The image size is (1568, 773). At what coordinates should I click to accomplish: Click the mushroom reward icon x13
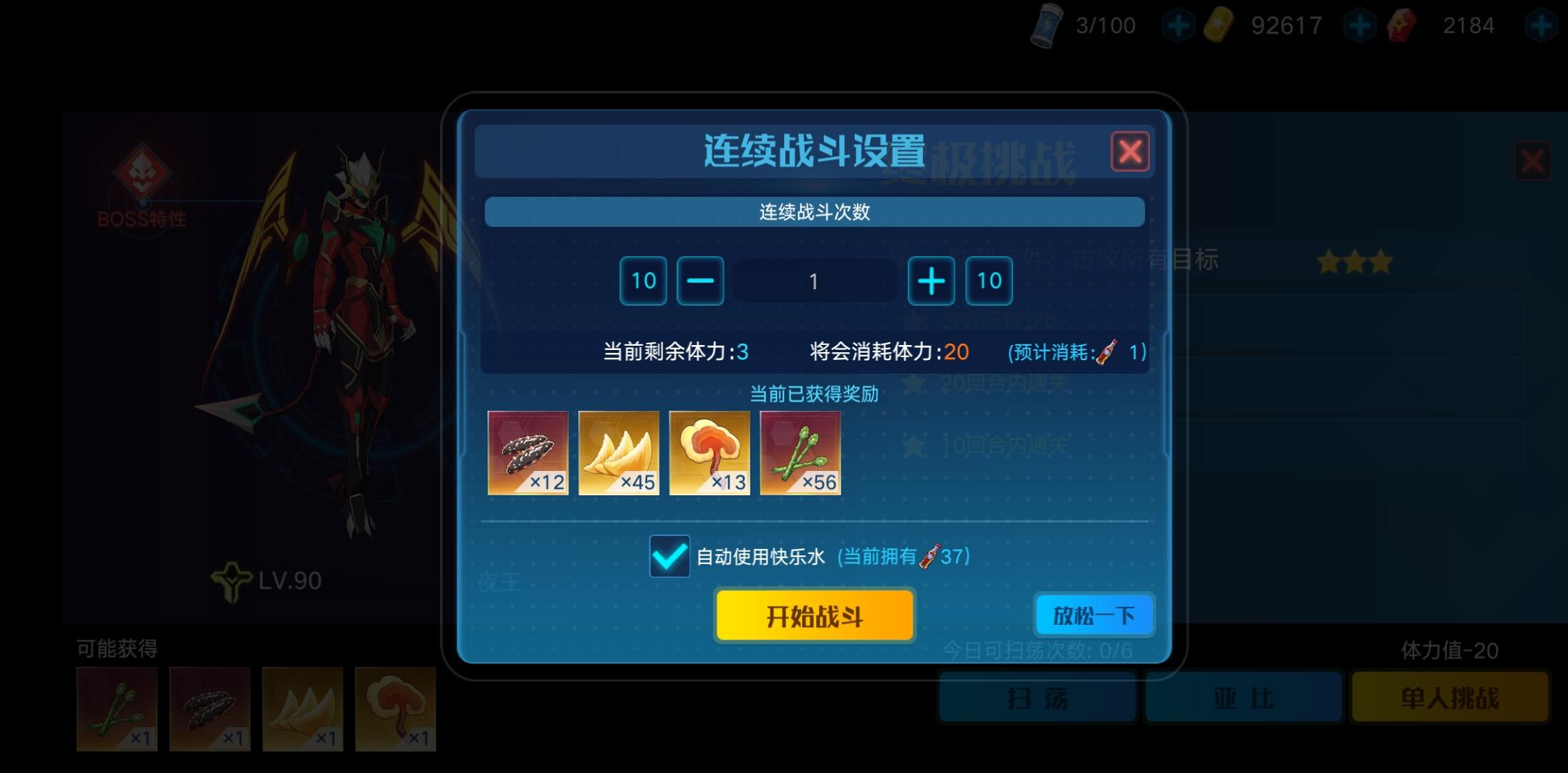[709, 453]
